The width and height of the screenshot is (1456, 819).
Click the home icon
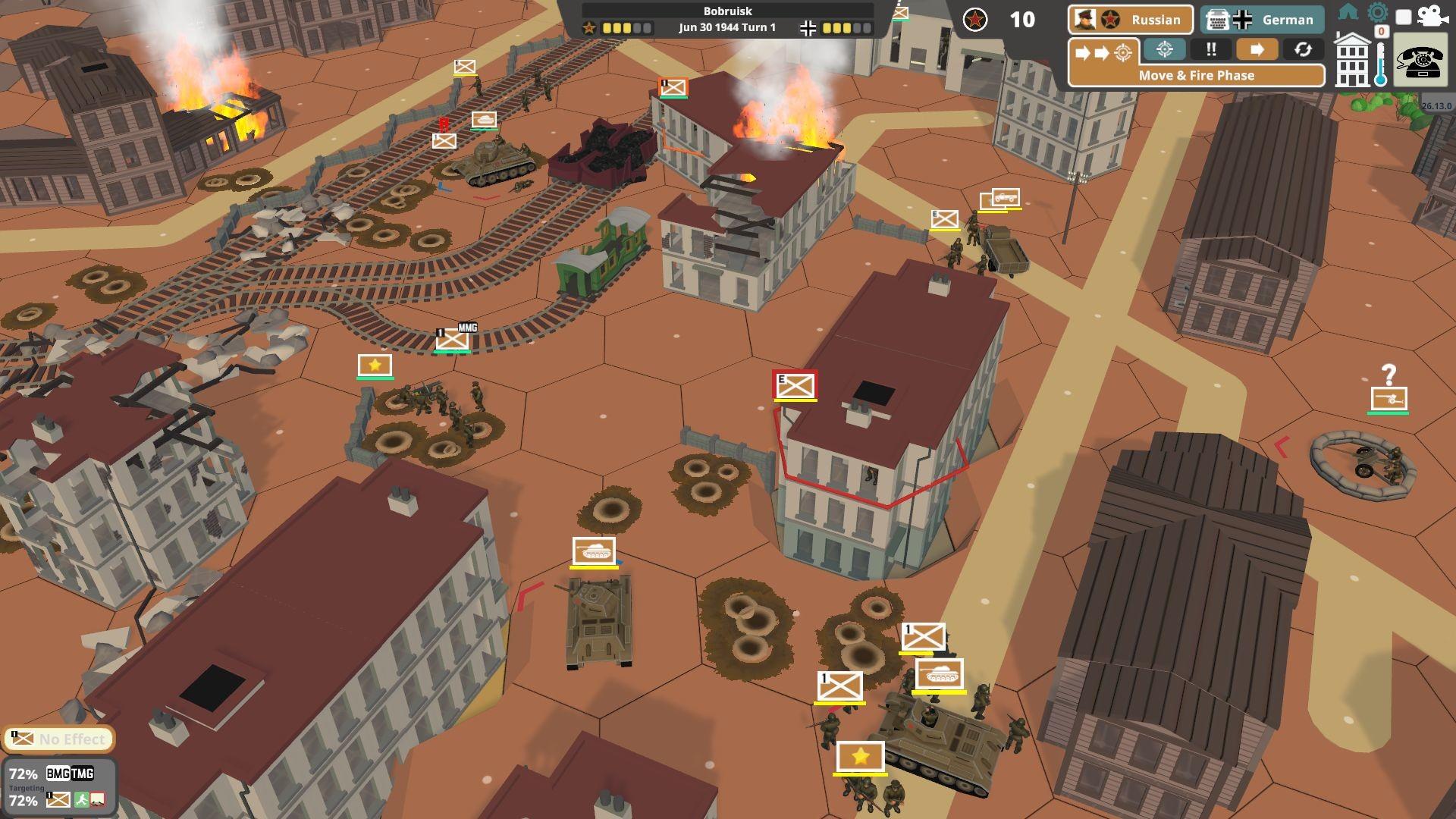click(1348, 11)
